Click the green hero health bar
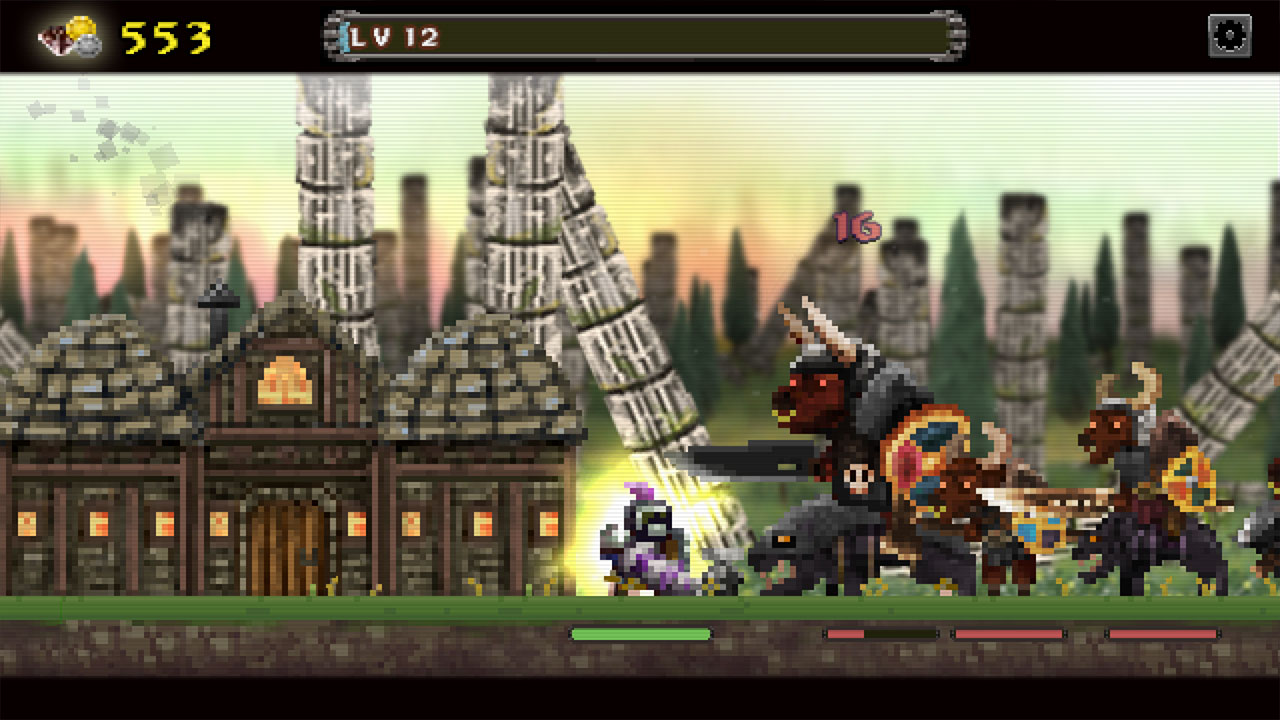 [x=640, y=633]
